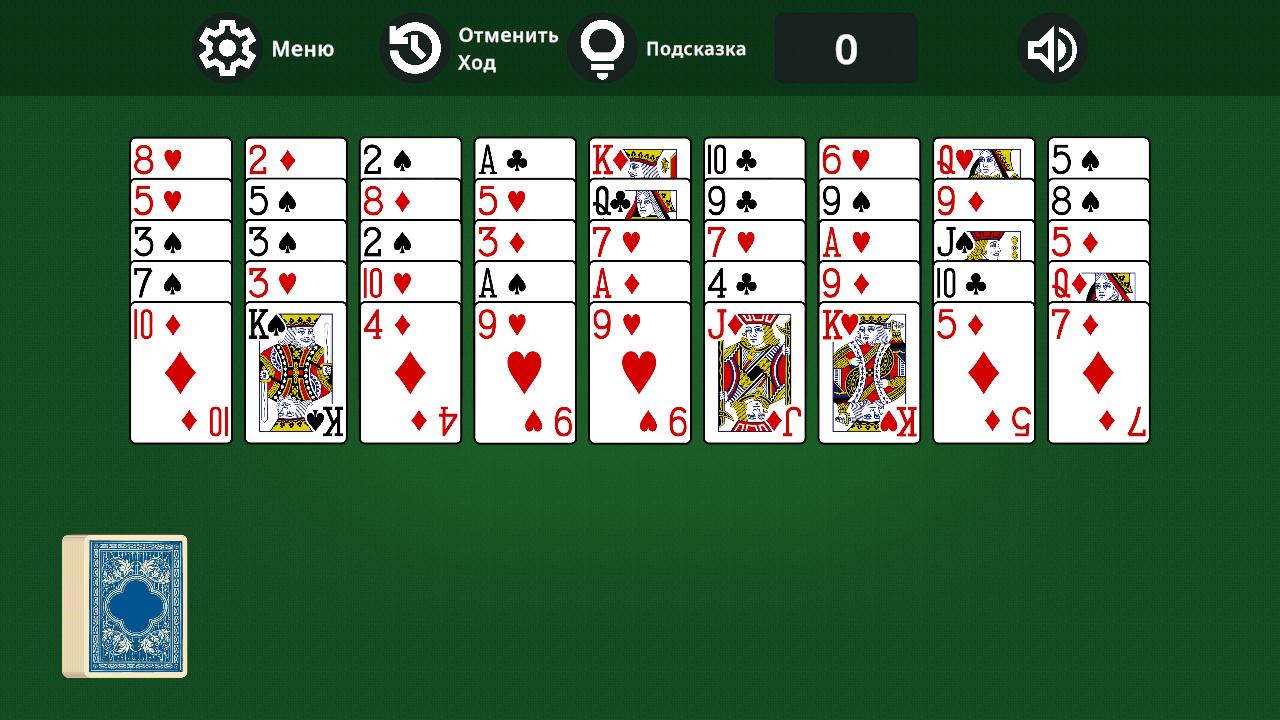This screenshot has width=1280, height=720.
Task: Click the Меню label text
Action: tap(305, 48)
